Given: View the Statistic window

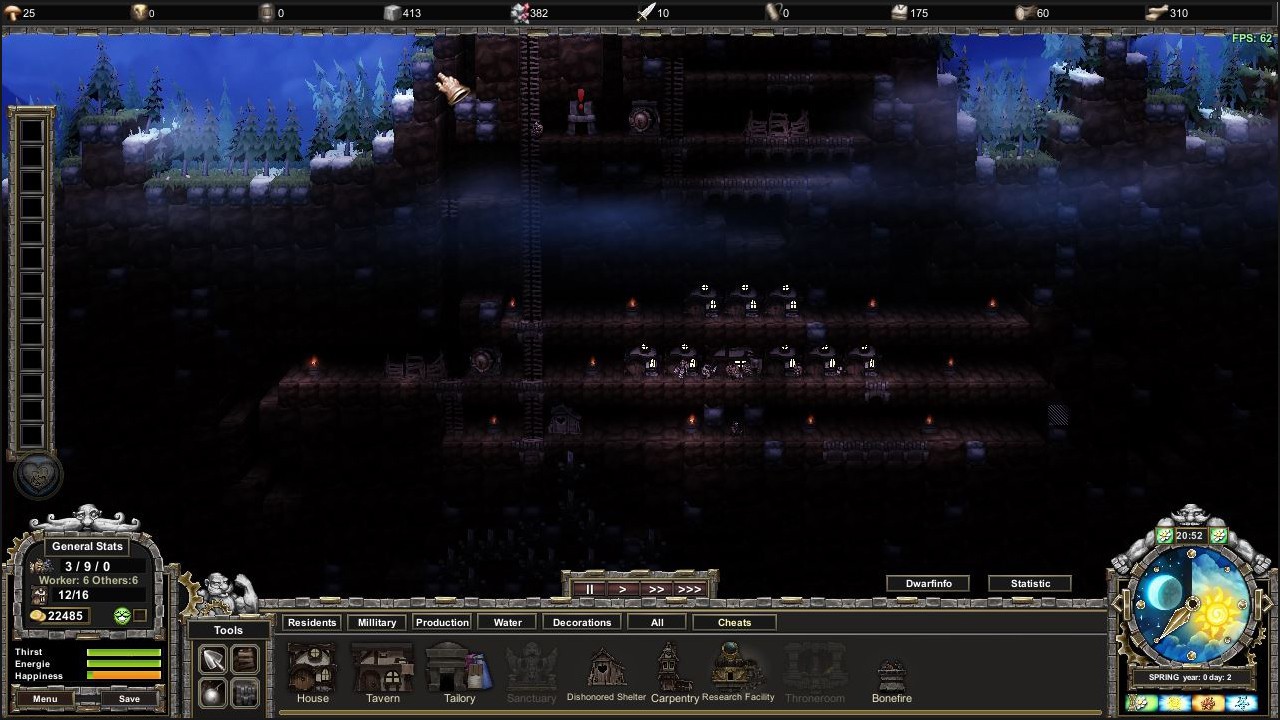Looking at the screenshot, I should (x=1030, y=583).
